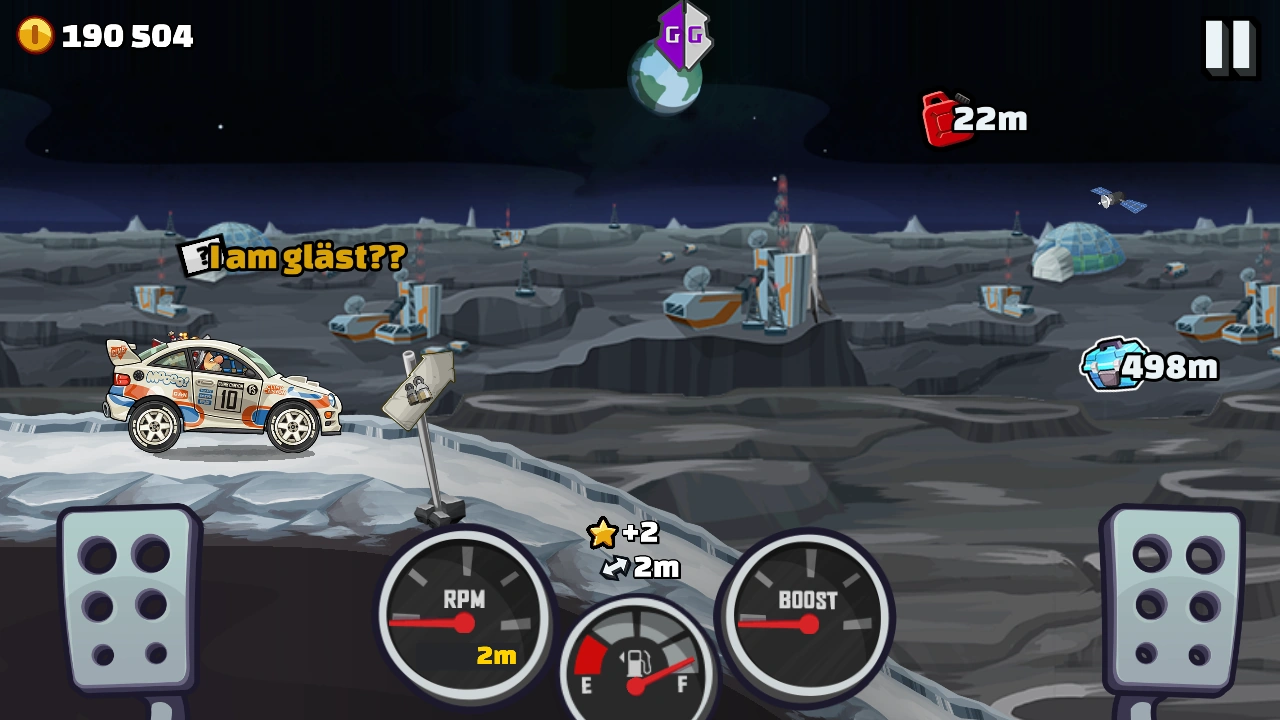This screenshot has height=720, width=1280.
Task: Tap the red fuel canister distance indicator
Action: pyautogui.click(x=975, y=118)
